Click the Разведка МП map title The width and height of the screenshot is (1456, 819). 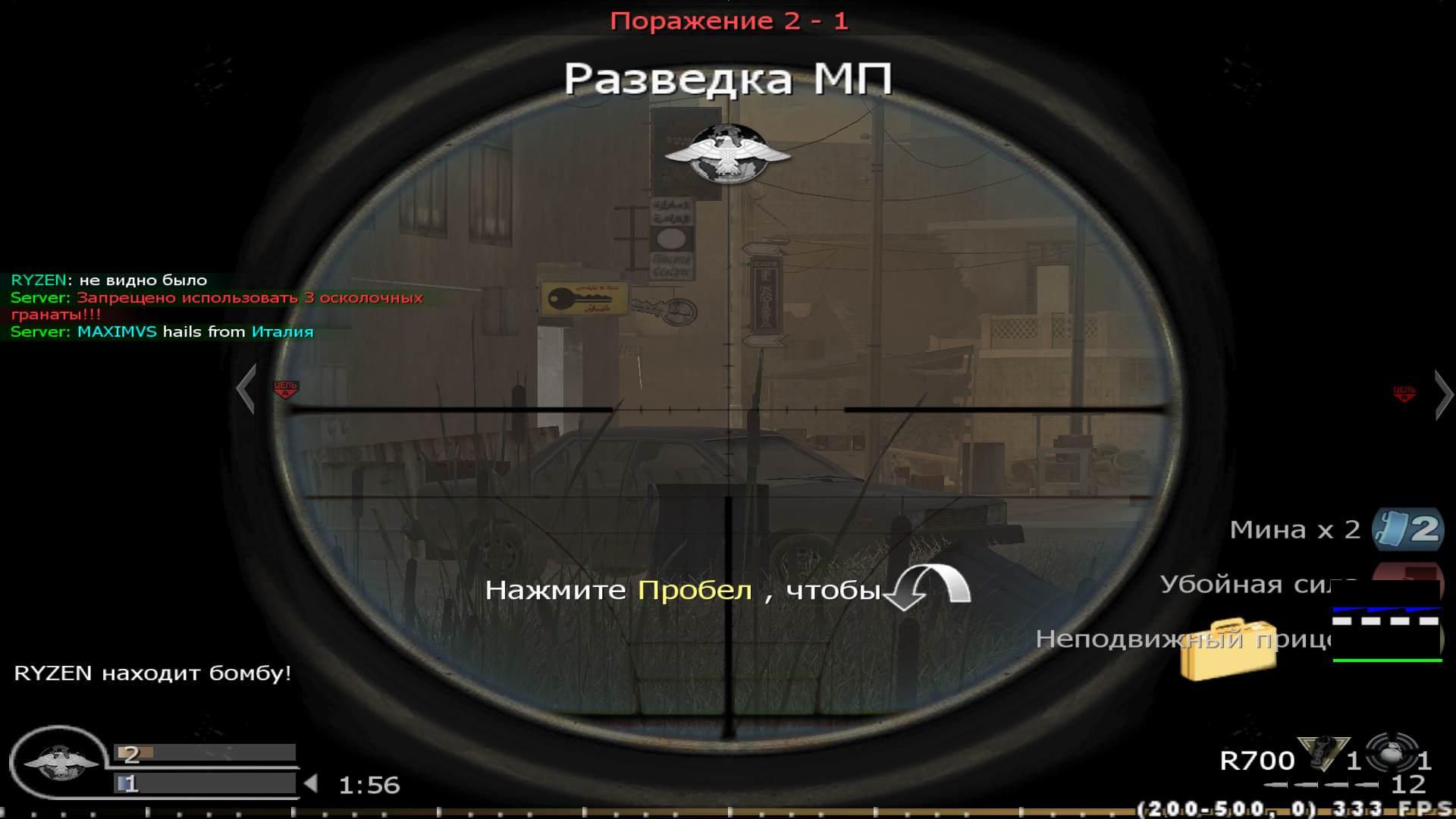coord(727,78)
